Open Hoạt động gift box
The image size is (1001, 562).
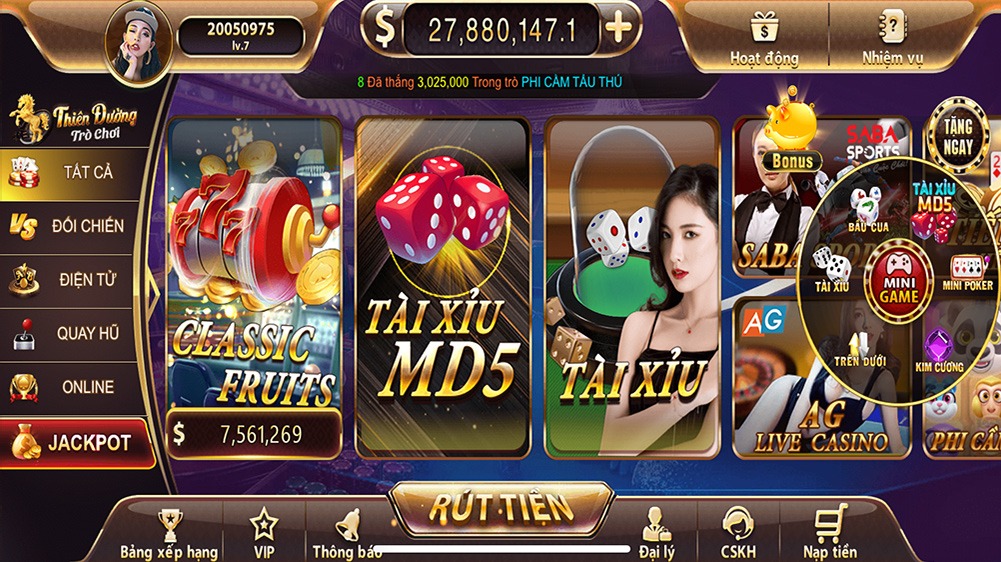[x=765, y=37]
